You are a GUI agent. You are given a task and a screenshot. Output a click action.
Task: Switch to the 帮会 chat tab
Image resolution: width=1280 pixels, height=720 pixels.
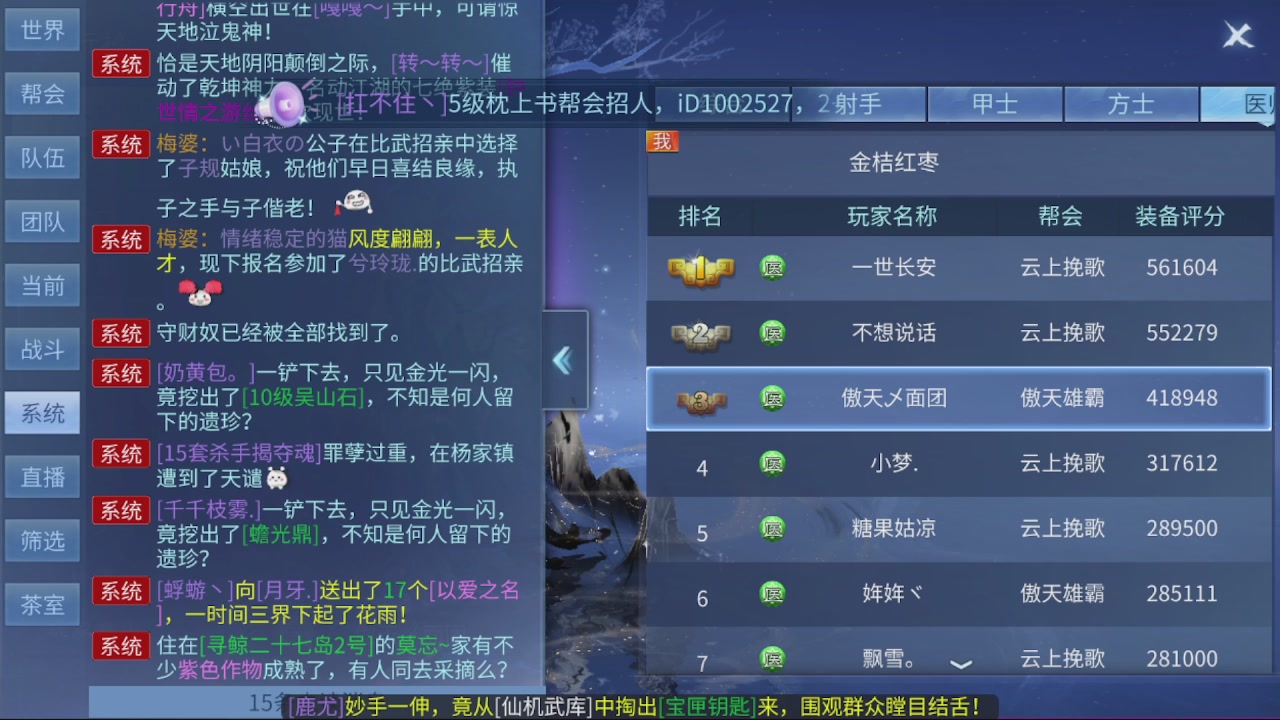click(x=42, y=93)
